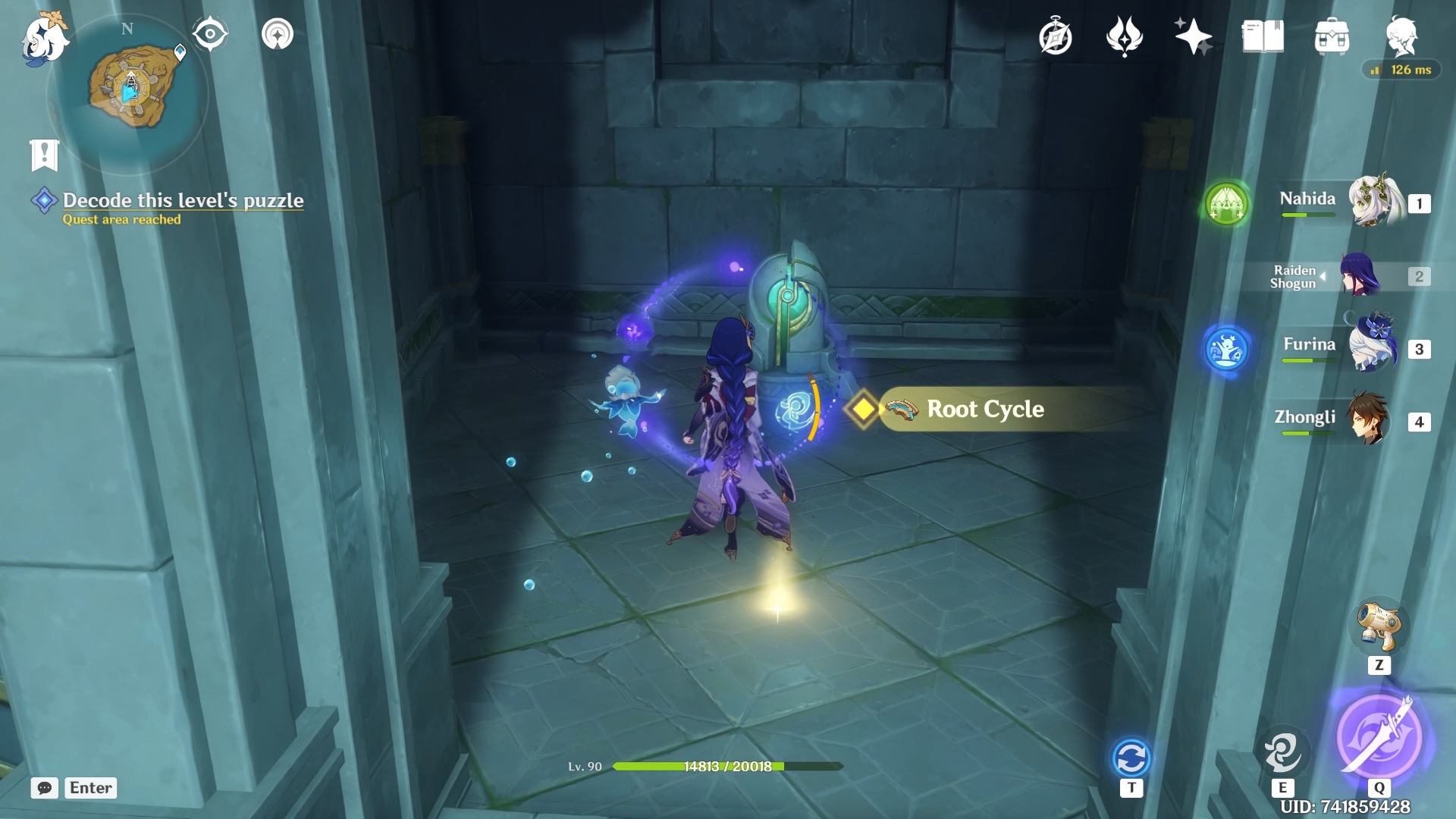Open the Wish star icon
Image resolution: width=1456 pixels, height=819 pixels.
(1193, 36)
